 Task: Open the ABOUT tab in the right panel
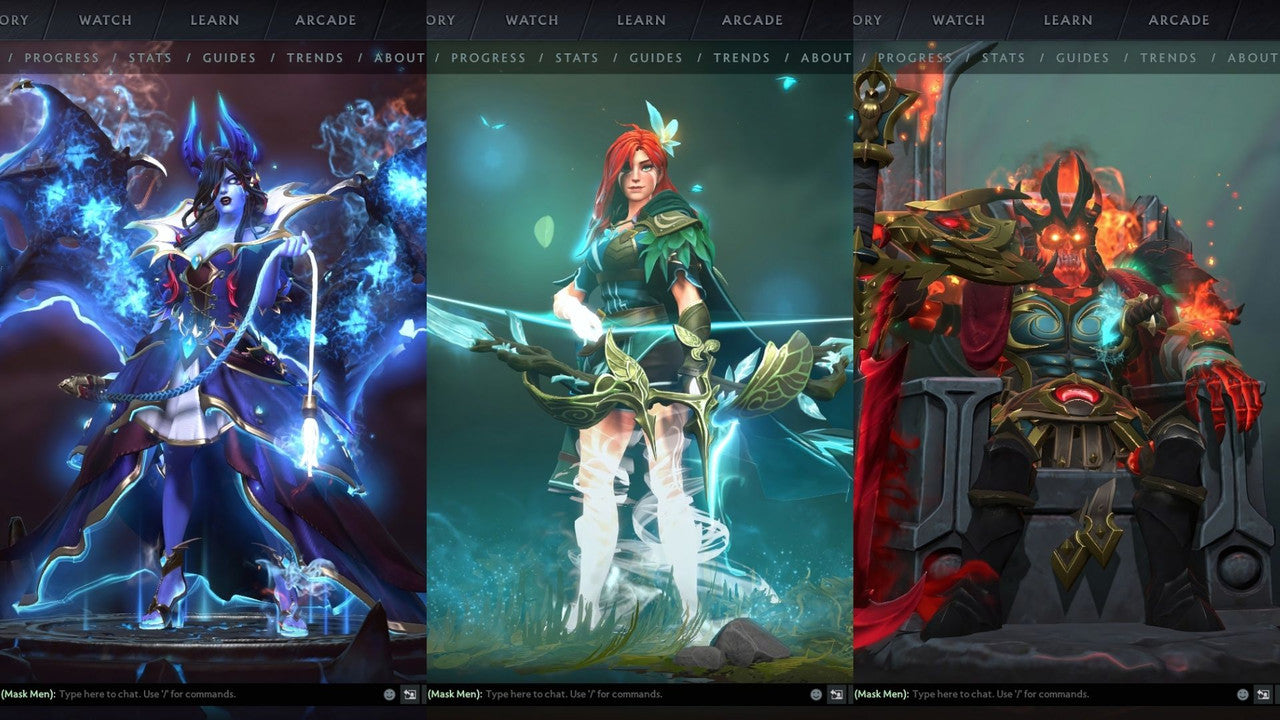pos(1254,58)
